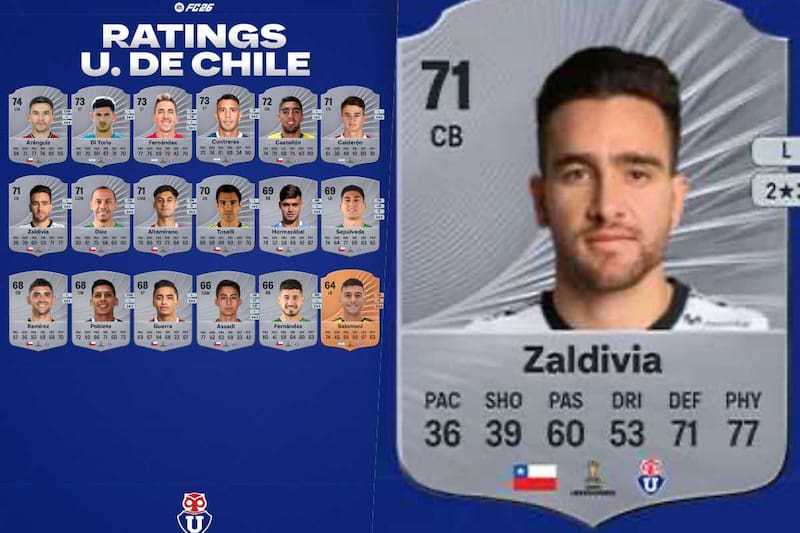Choose the Altamirano player card
Image resolution: width=800 pixels, height=533 pixels.
click(164, 215)
